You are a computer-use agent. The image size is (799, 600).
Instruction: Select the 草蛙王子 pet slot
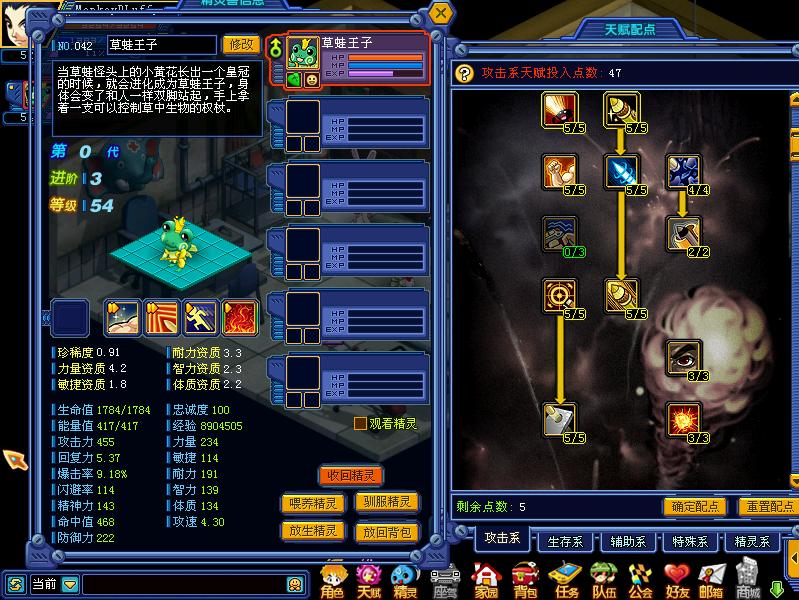[x=358, y=61]
